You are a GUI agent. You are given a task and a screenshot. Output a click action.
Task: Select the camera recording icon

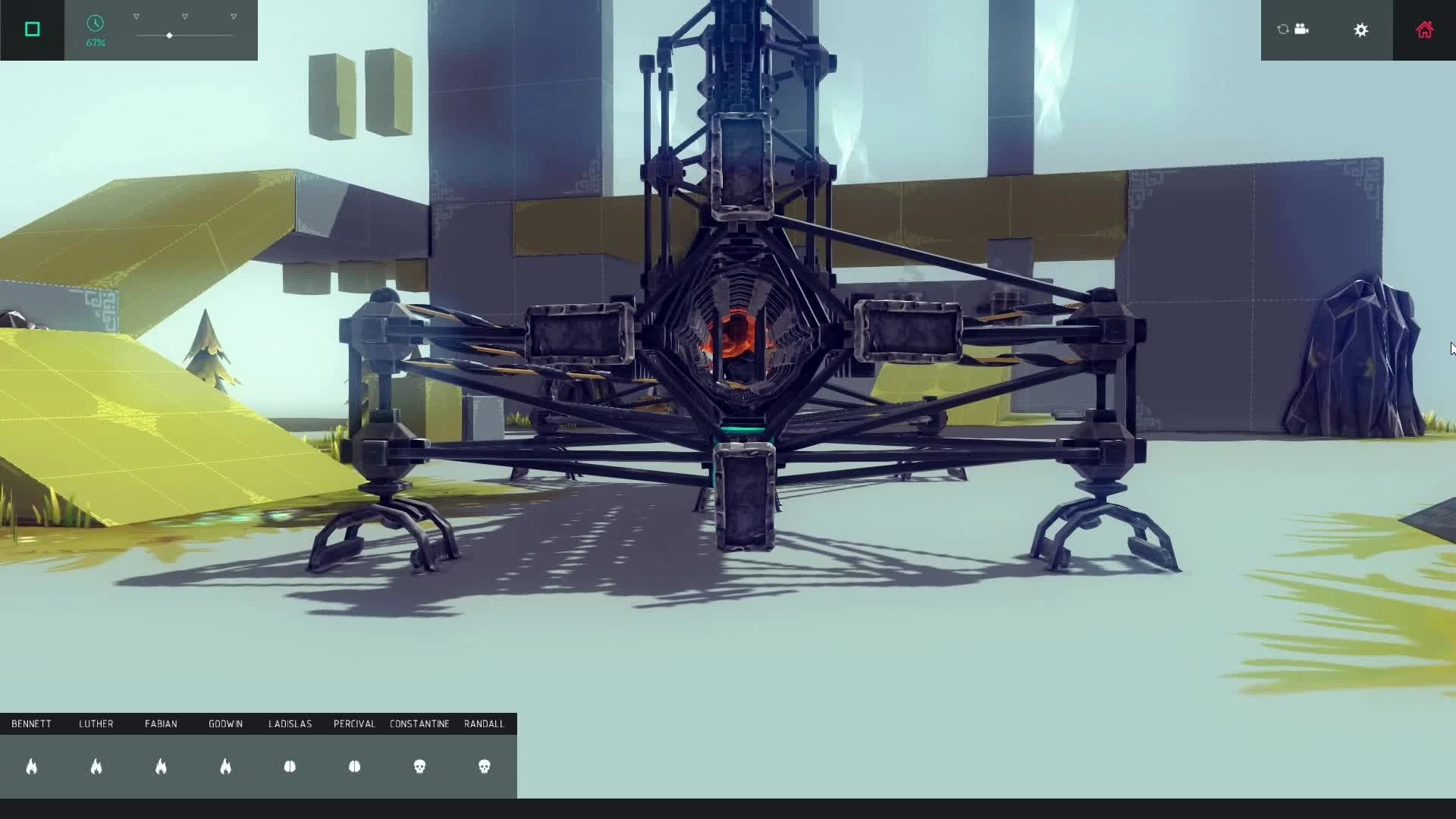click(x=1303, y=29)
